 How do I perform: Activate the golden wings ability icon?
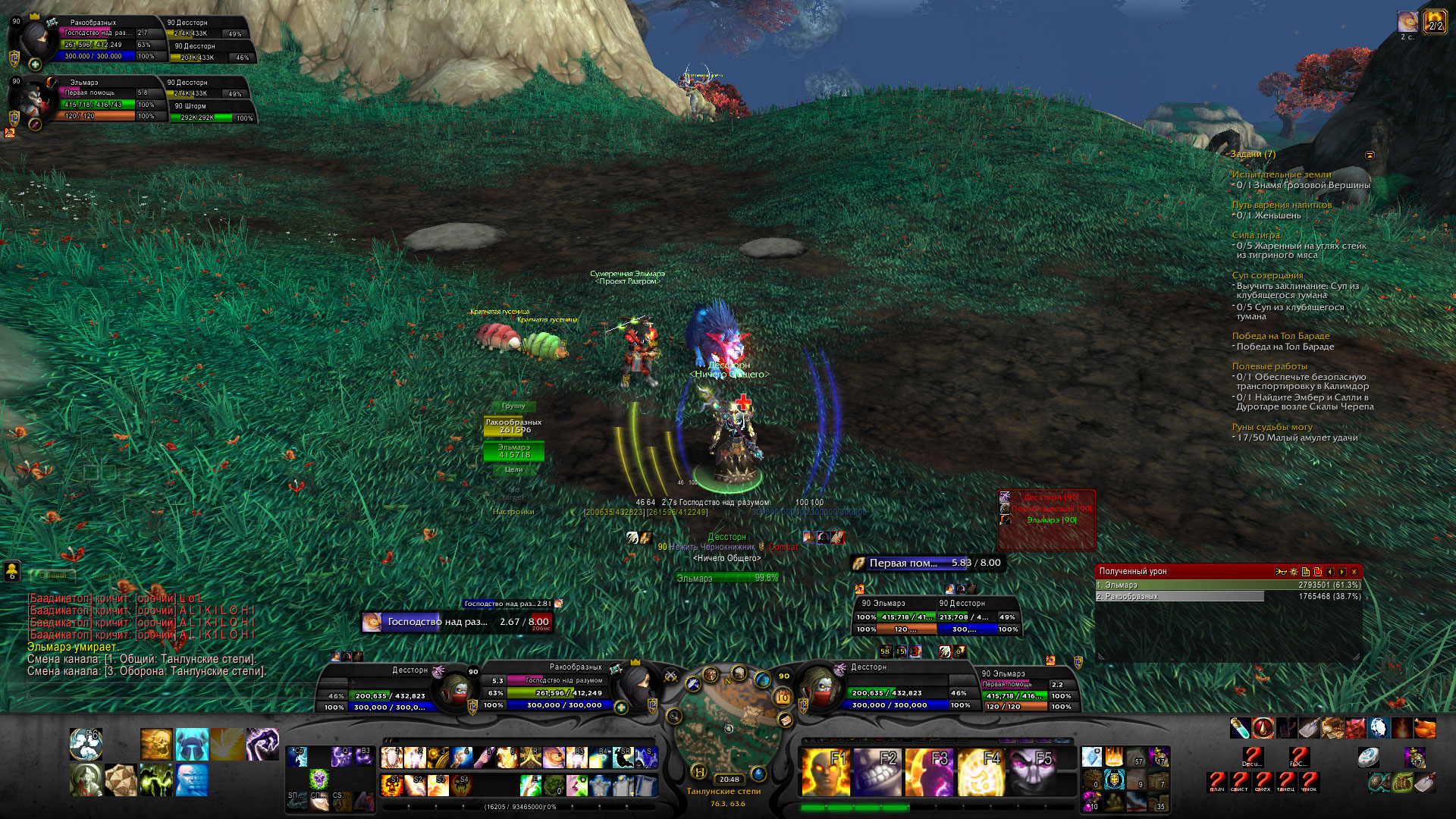pos(227,744)
